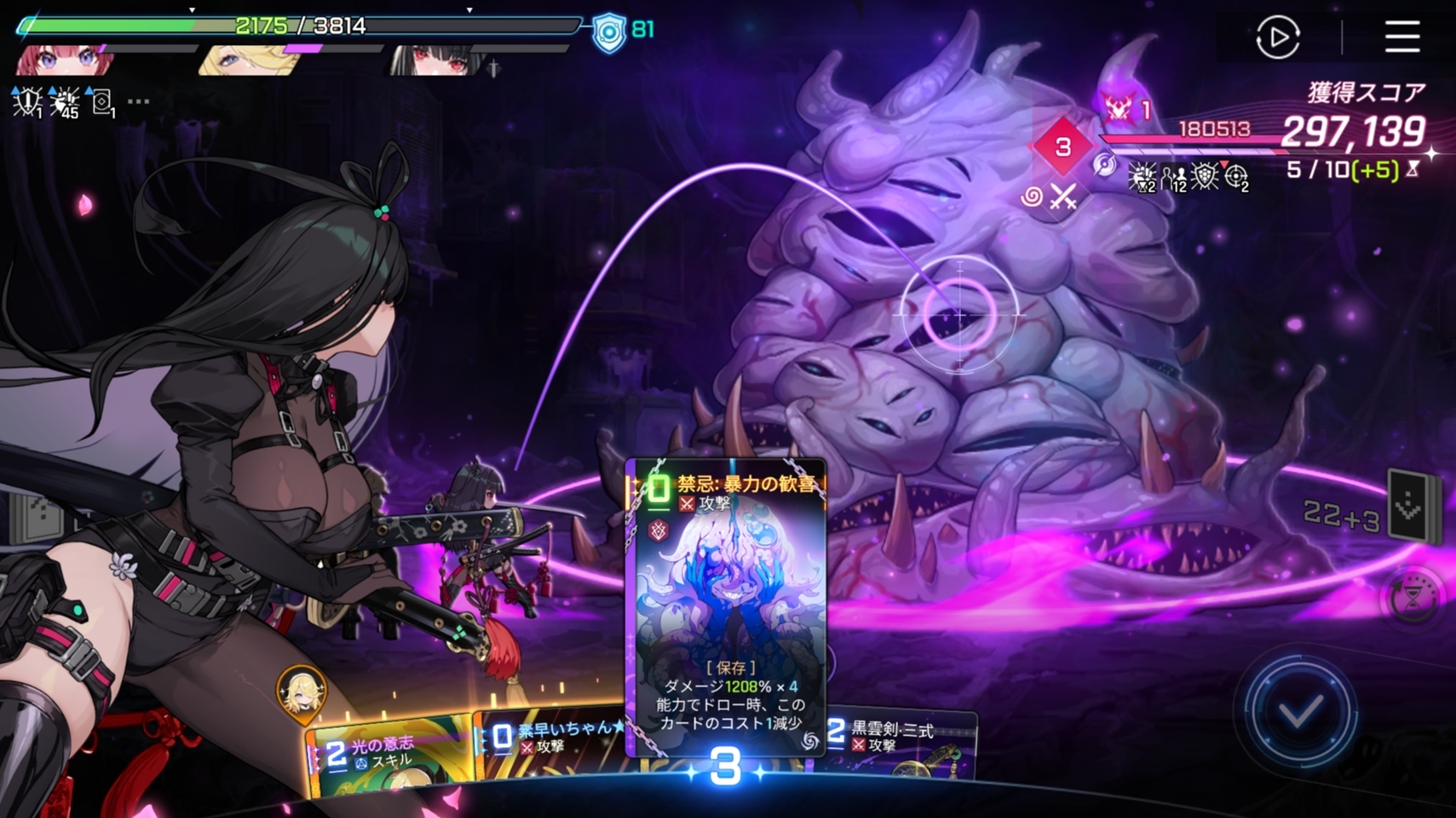Toggle the auto-play button
Screen dimensions: 1456x818
tap(1277, 37)
